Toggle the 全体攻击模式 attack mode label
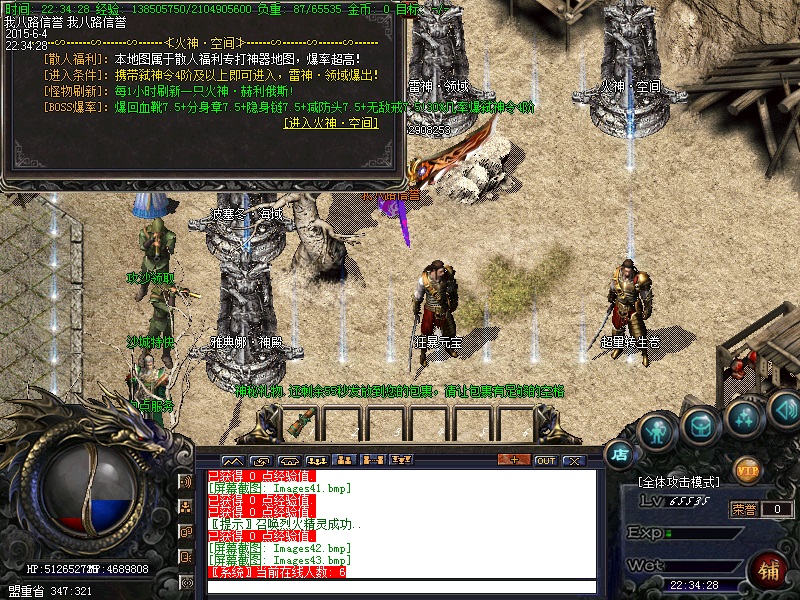The height and width of the screenshot is (600, 800). [x=678, y=482]
